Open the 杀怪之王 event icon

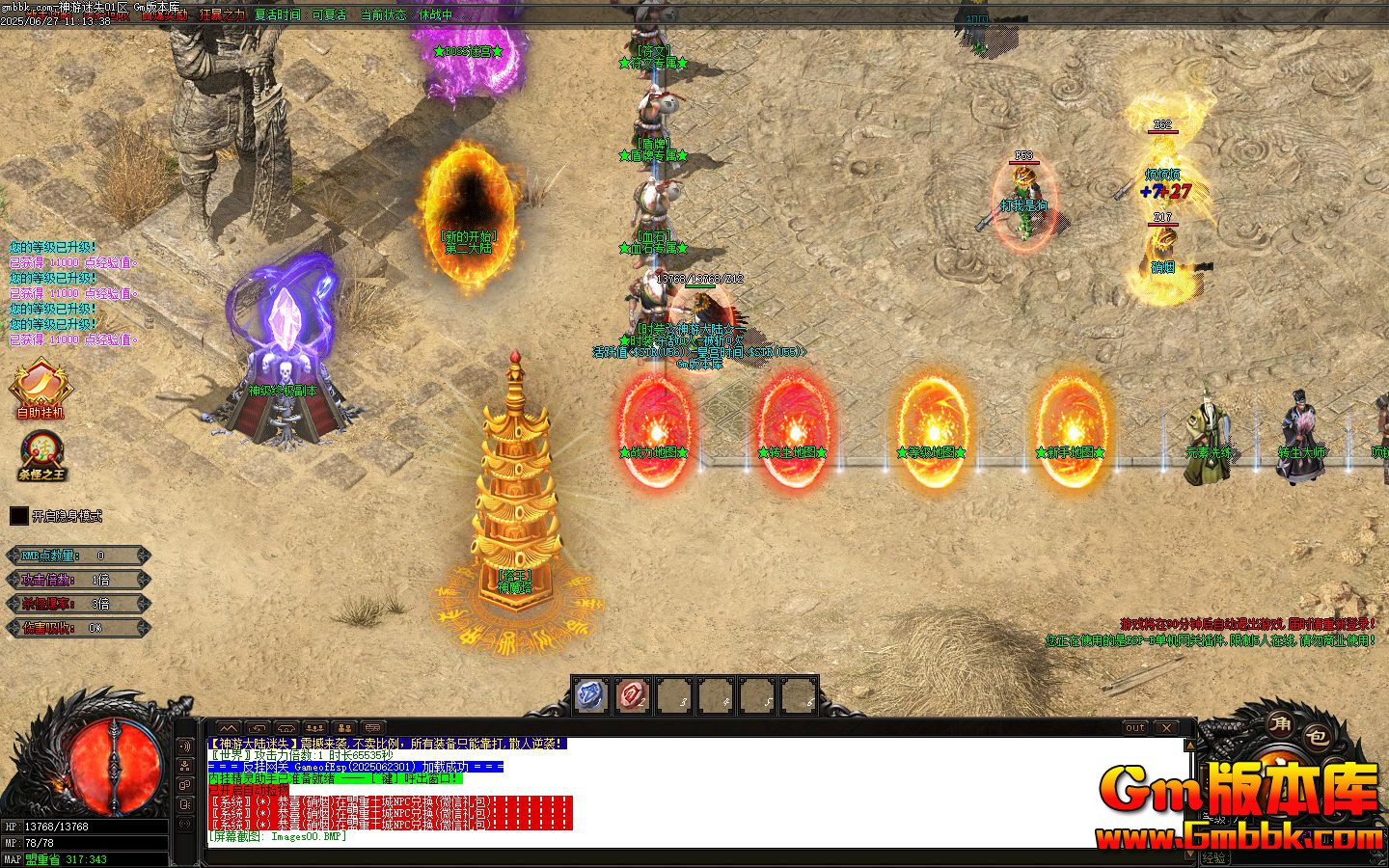(x=42, y=453)
